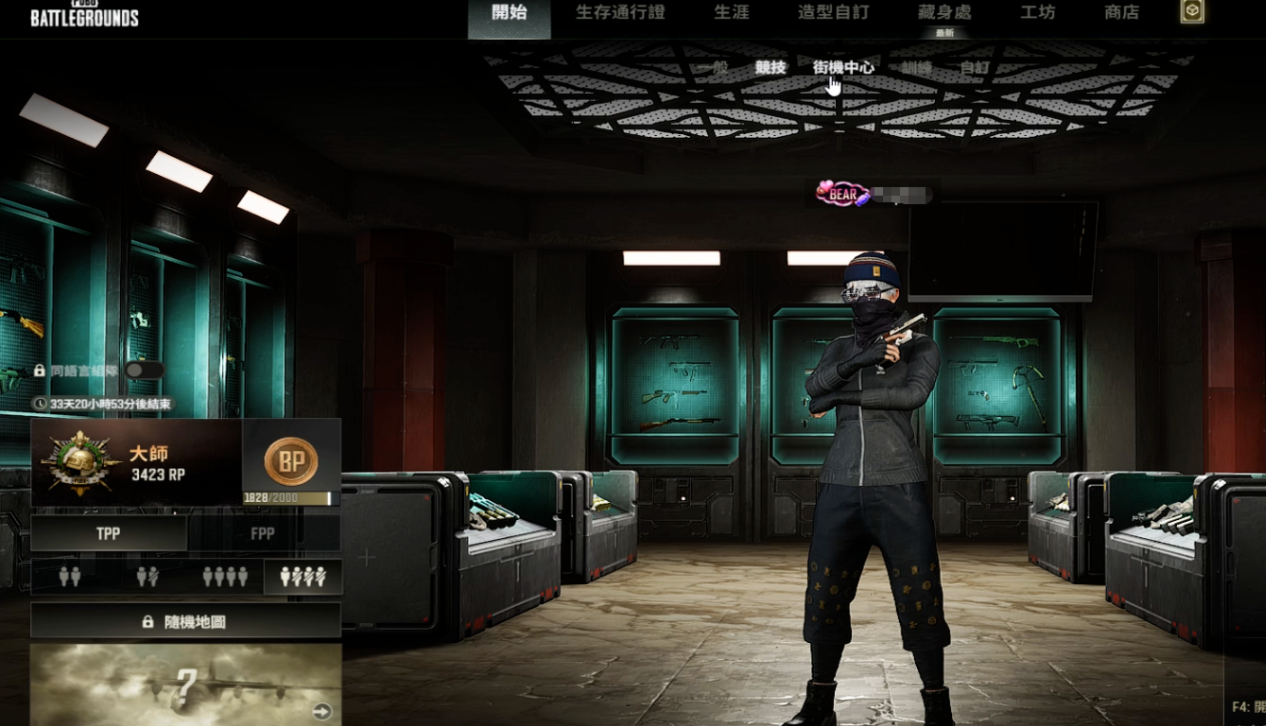This screenshot has width=1266, height=726.
Task: Switch to the 生涯 career tab
Action: tap(731, 13)
